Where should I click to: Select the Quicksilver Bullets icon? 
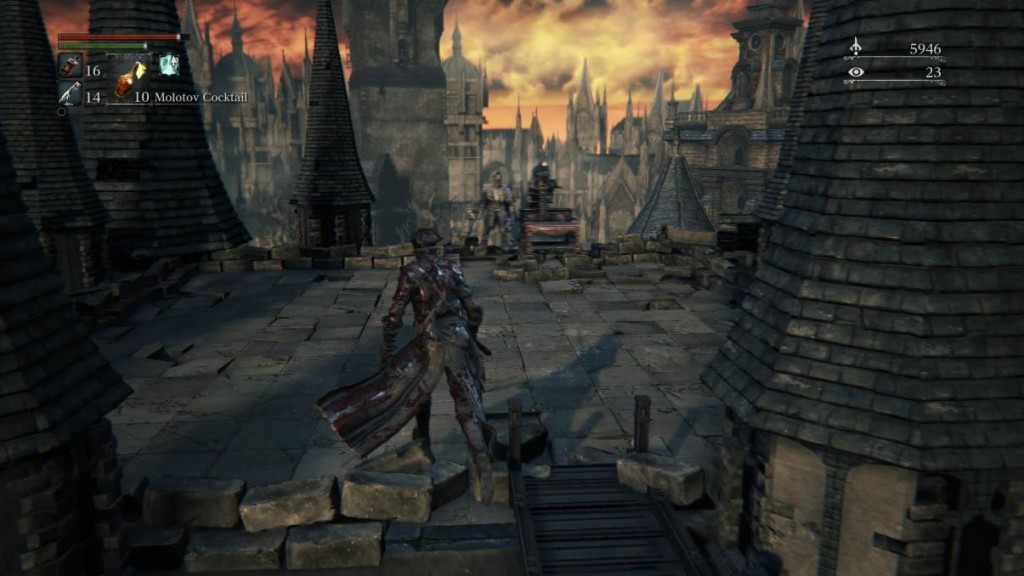click(69, 94)
